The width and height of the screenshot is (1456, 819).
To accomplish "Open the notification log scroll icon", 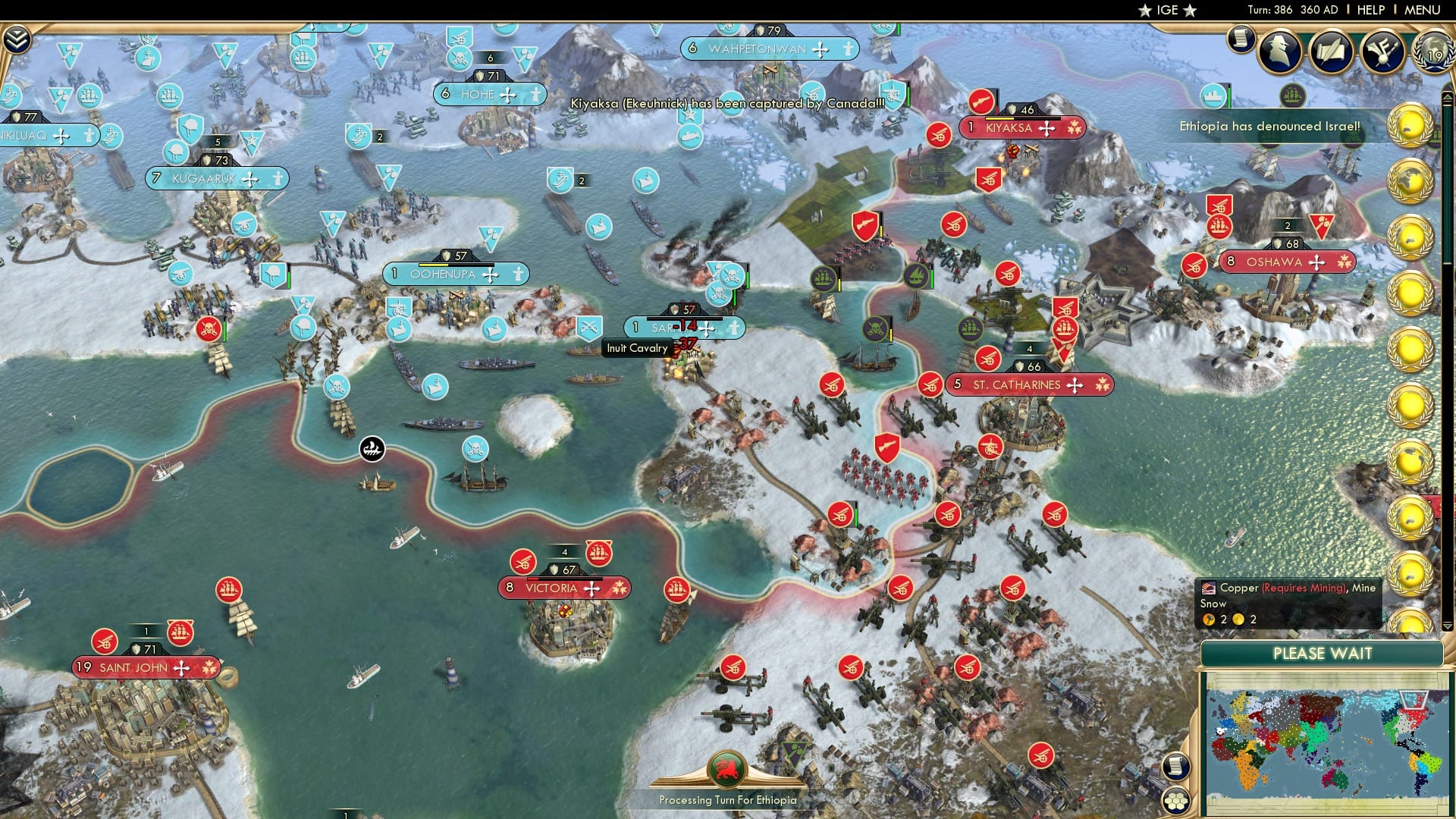I will tap(1241, 42).
